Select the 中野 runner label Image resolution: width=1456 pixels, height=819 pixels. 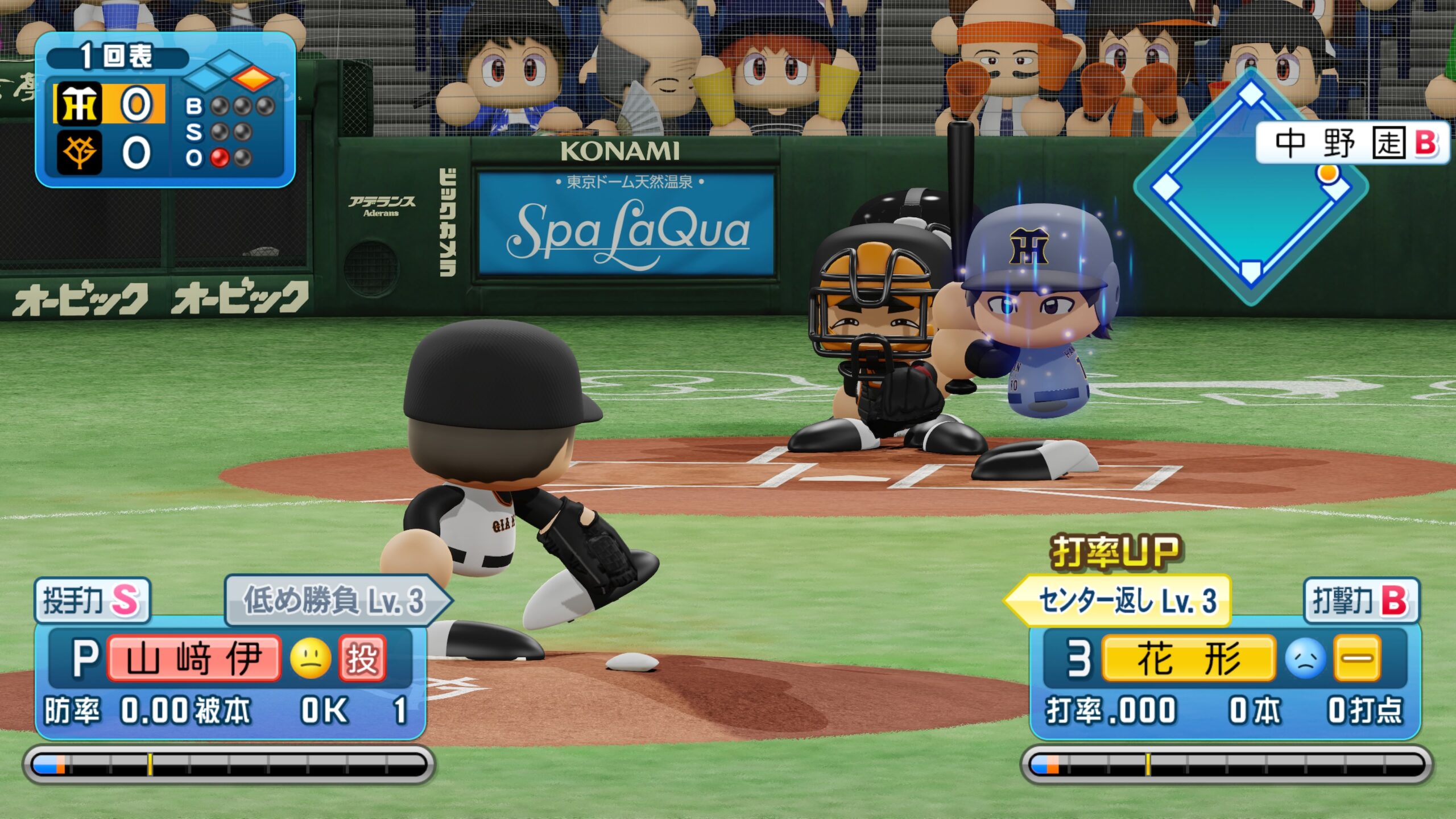click(1351, 142)
